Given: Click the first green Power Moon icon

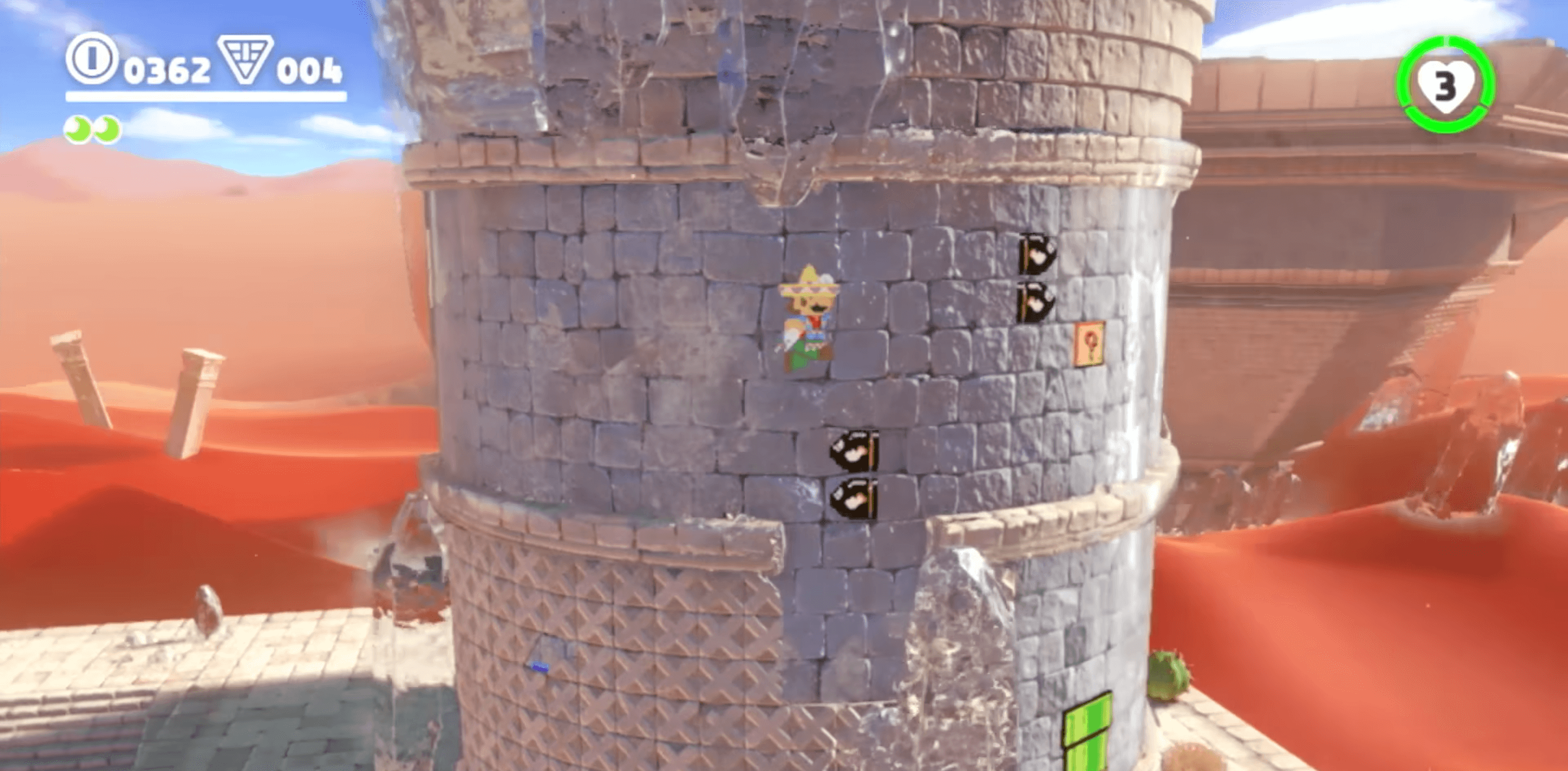Looking at the screenshot, I should coord(77,129).
